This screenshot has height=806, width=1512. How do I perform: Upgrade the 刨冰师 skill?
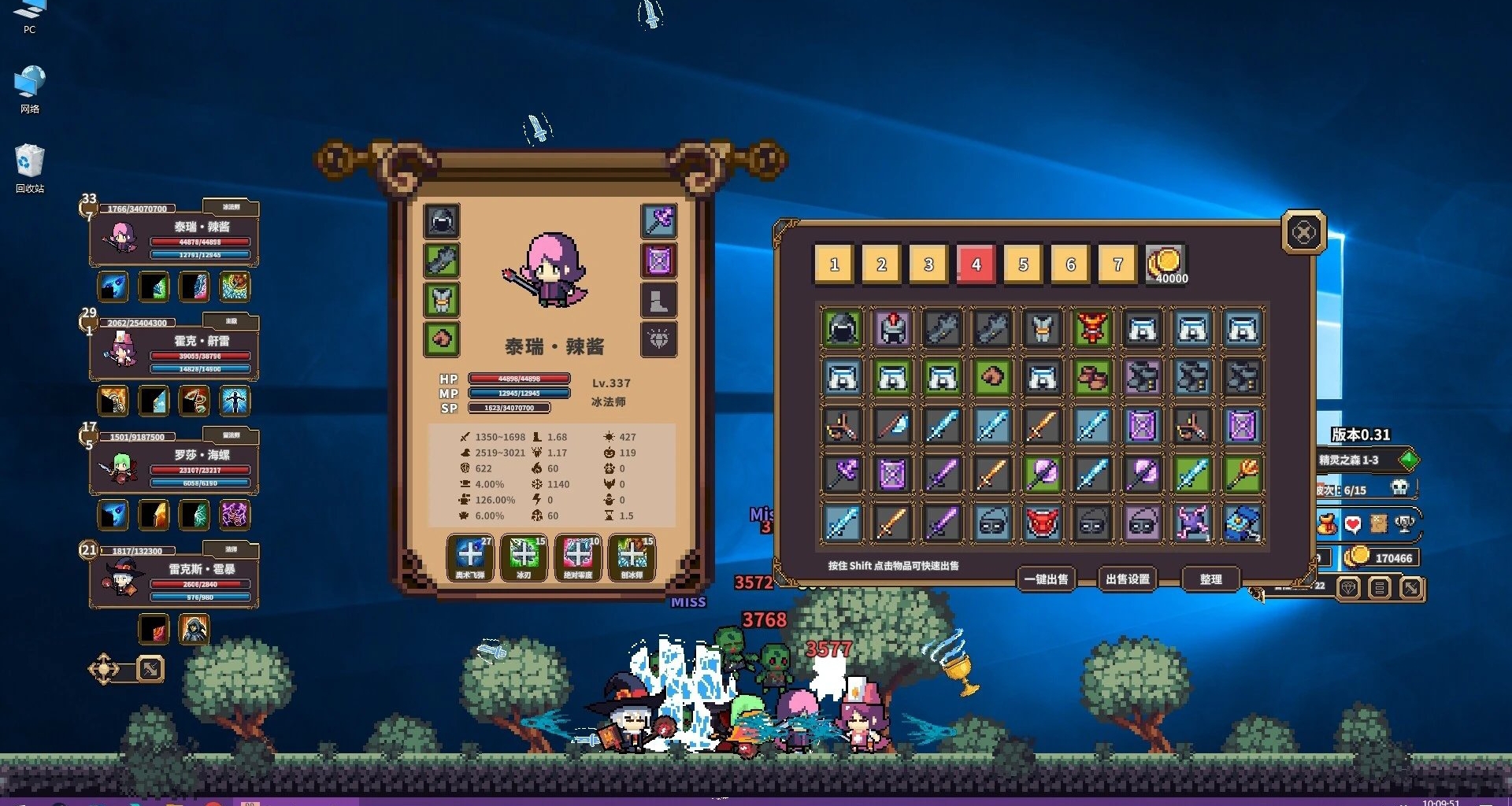point(632,555)
